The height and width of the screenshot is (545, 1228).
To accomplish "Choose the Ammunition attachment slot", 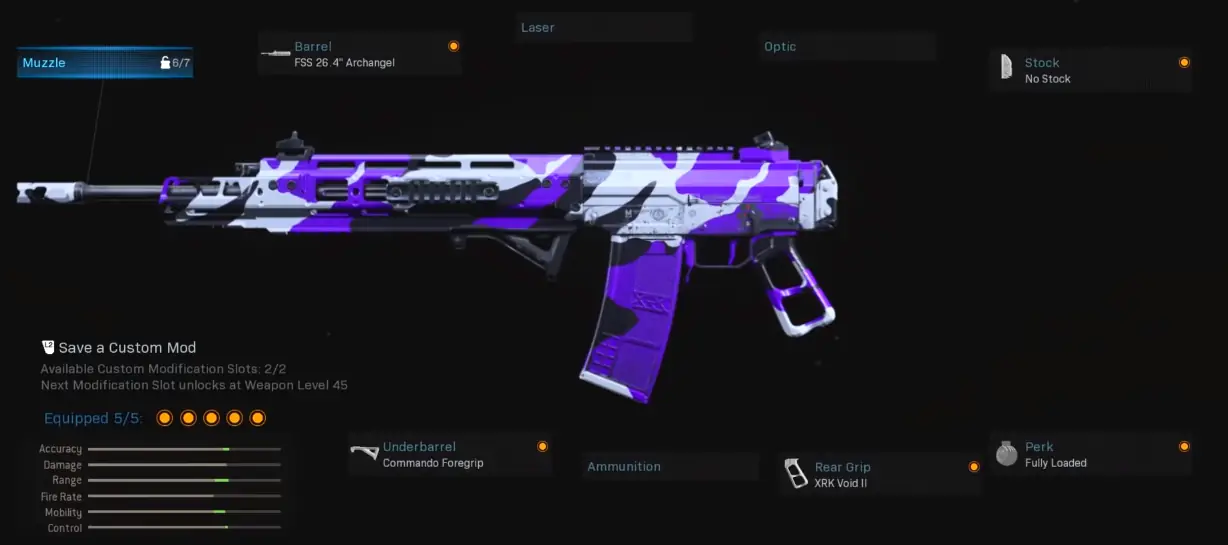I will point(669,467).
